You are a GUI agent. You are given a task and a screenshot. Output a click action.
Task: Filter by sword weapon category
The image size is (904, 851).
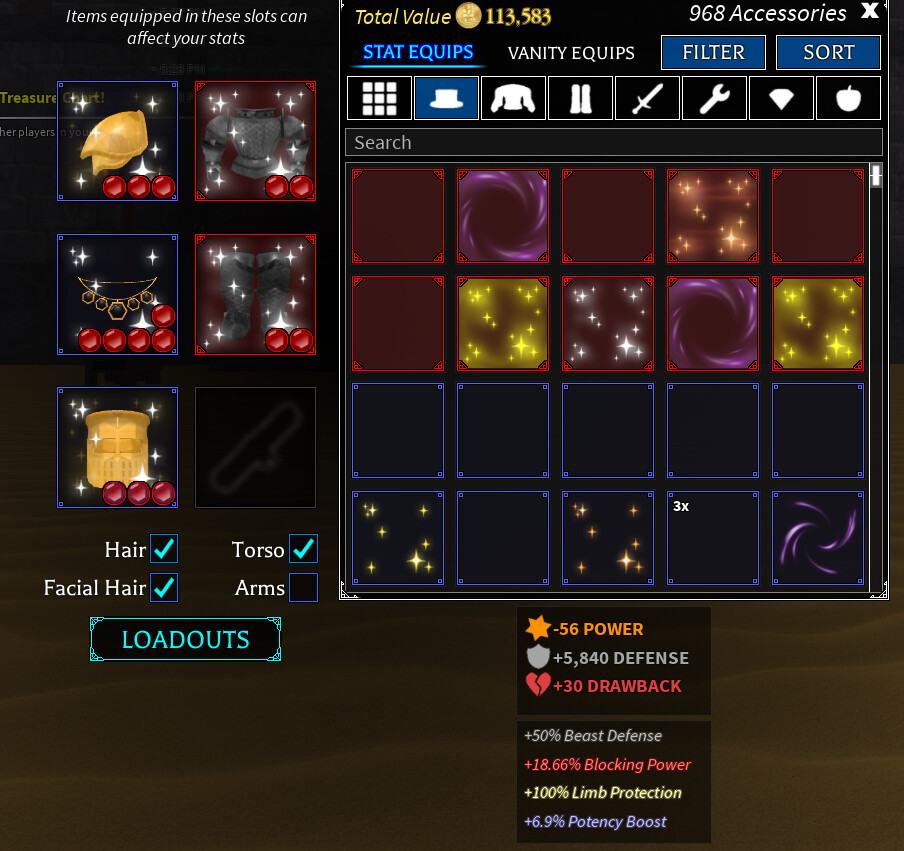coord(647,98)
